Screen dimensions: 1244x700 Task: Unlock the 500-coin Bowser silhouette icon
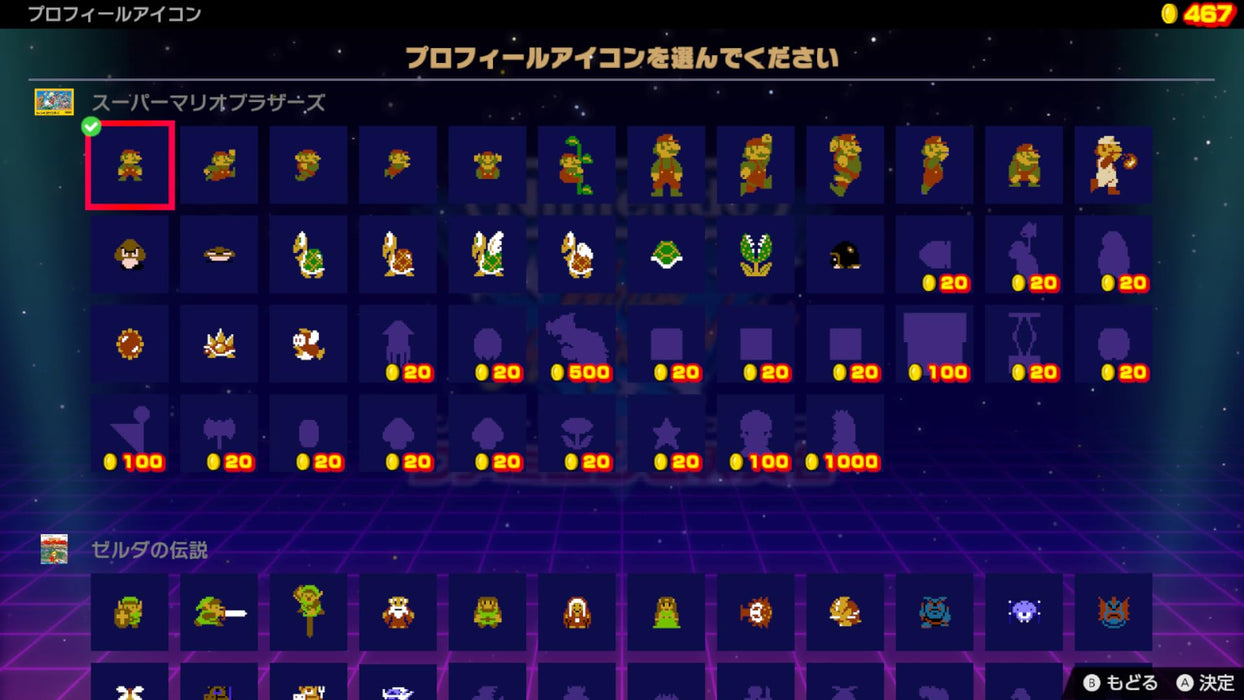coord(577,344)
